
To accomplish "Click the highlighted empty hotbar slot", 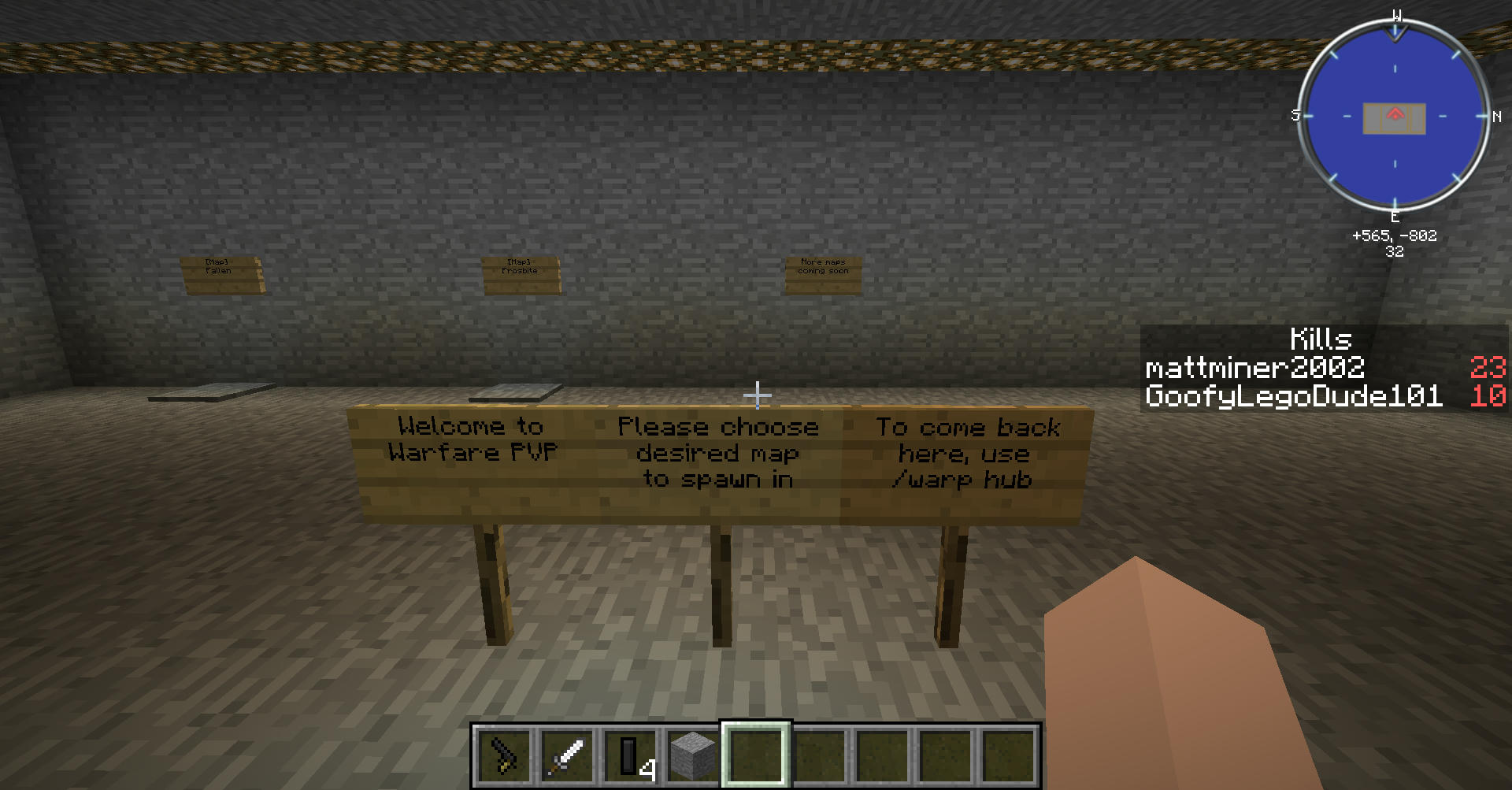I will 756,755.
